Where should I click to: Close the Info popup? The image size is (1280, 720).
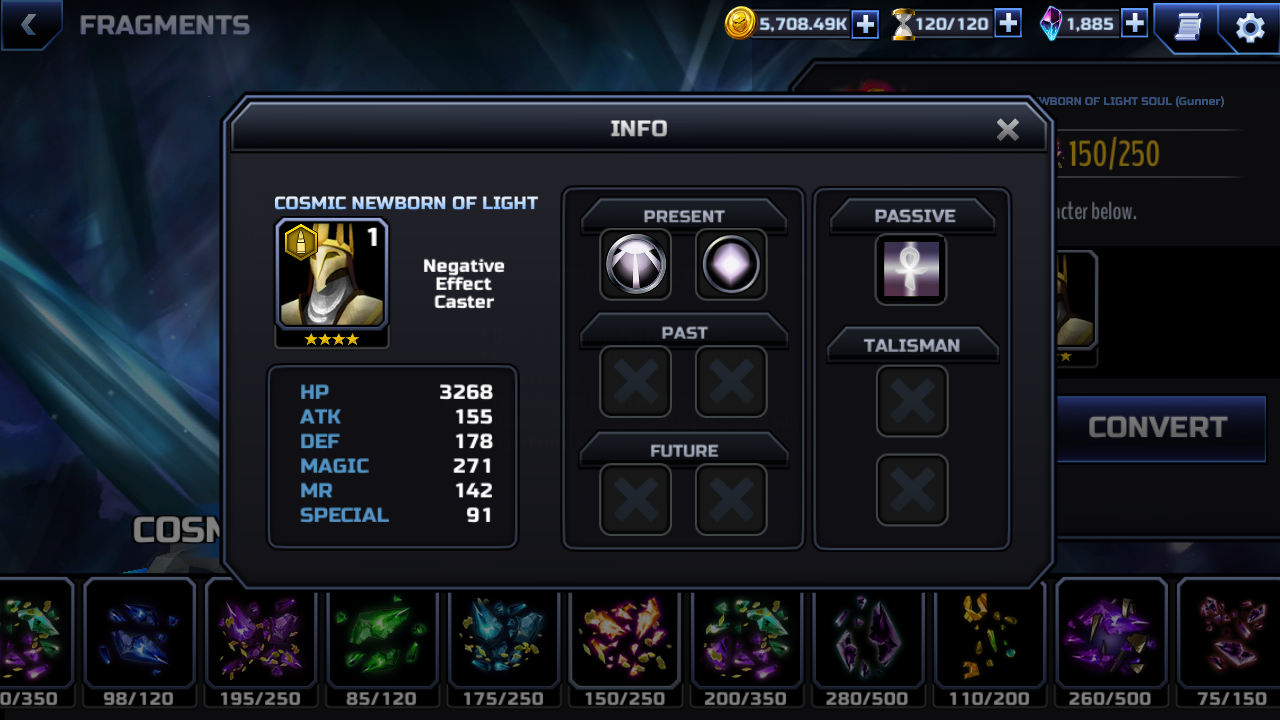tap(1007, 129)
